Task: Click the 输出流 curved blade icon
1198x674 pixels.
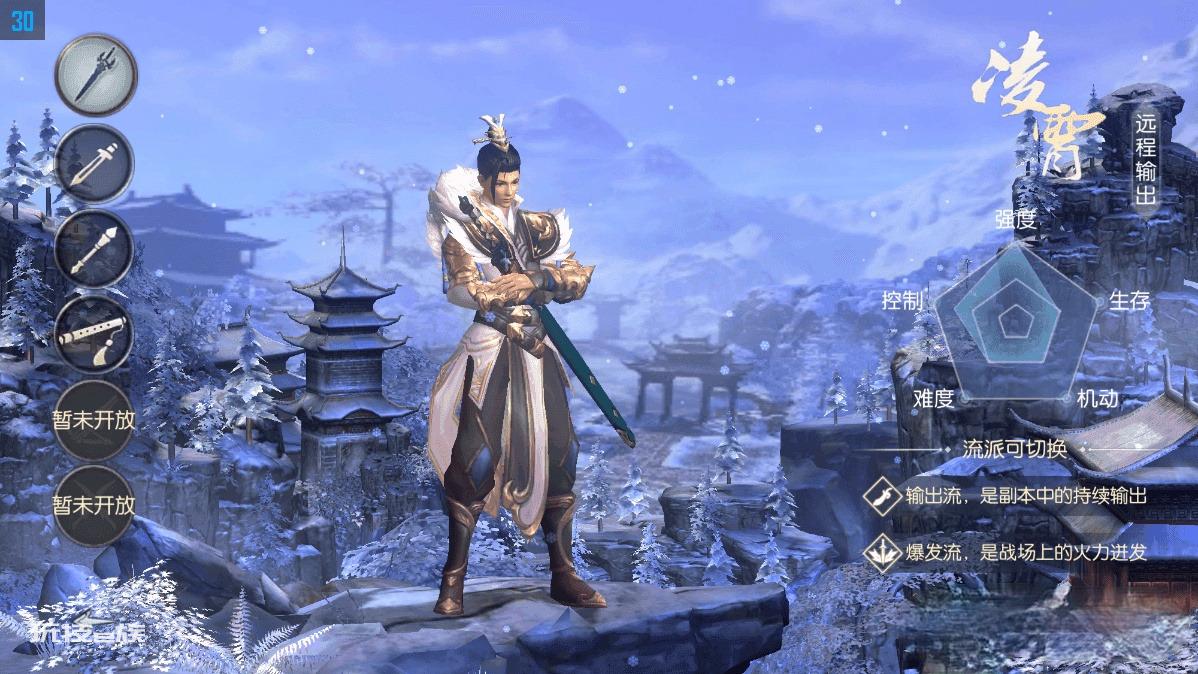Action: 883,496
